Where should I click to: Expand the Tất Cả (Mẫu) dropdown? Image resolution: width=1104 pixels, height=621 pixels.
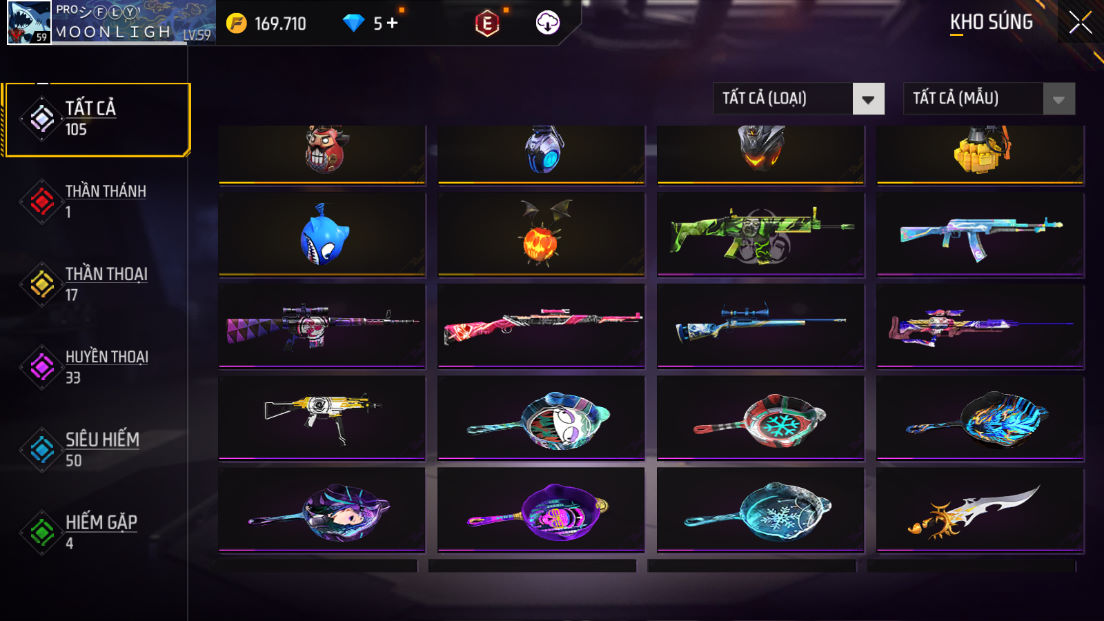(988, 98)
